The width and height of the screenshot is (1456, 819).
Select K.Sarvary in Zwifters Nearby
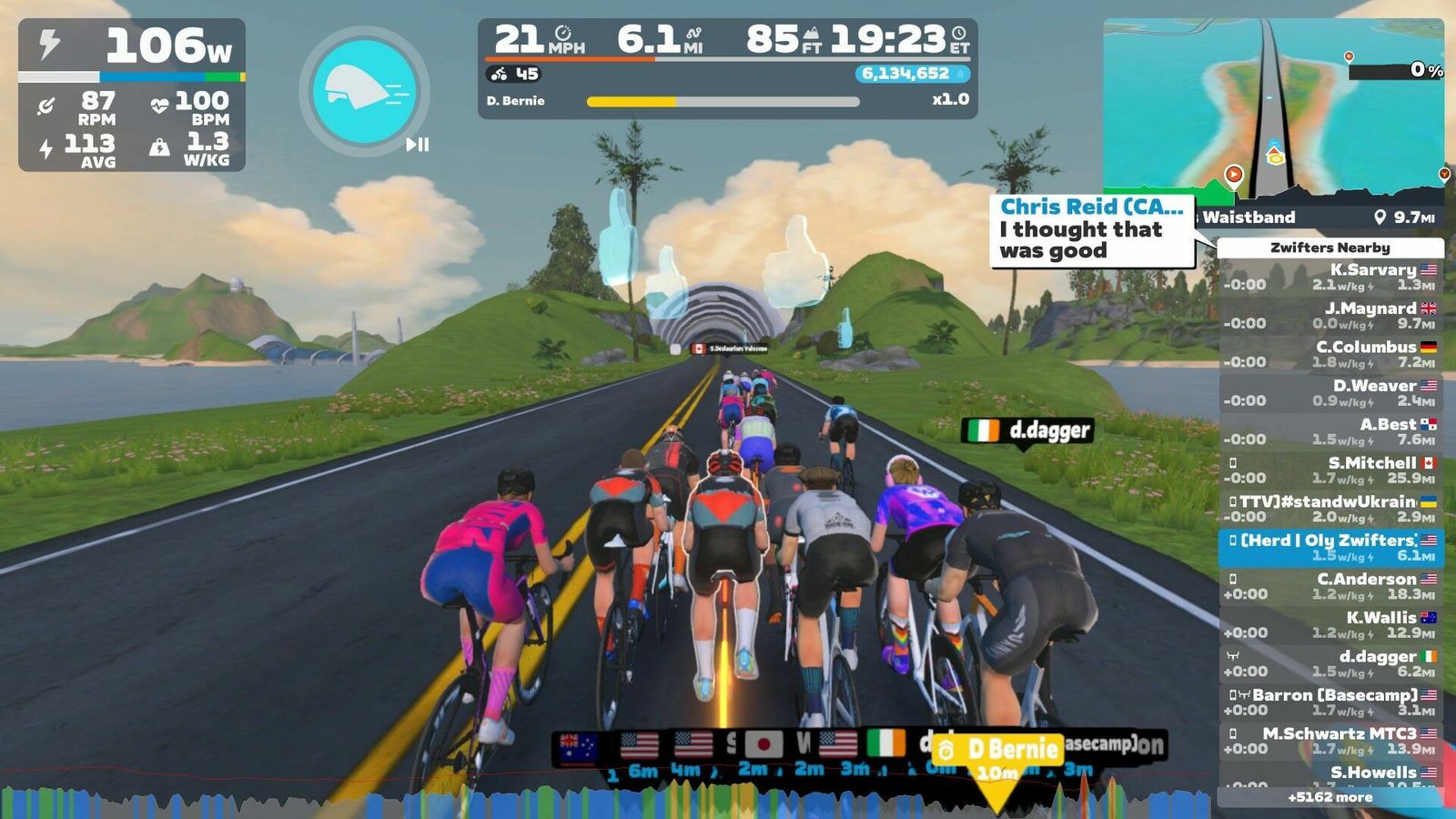click(x=1330, y=277)
